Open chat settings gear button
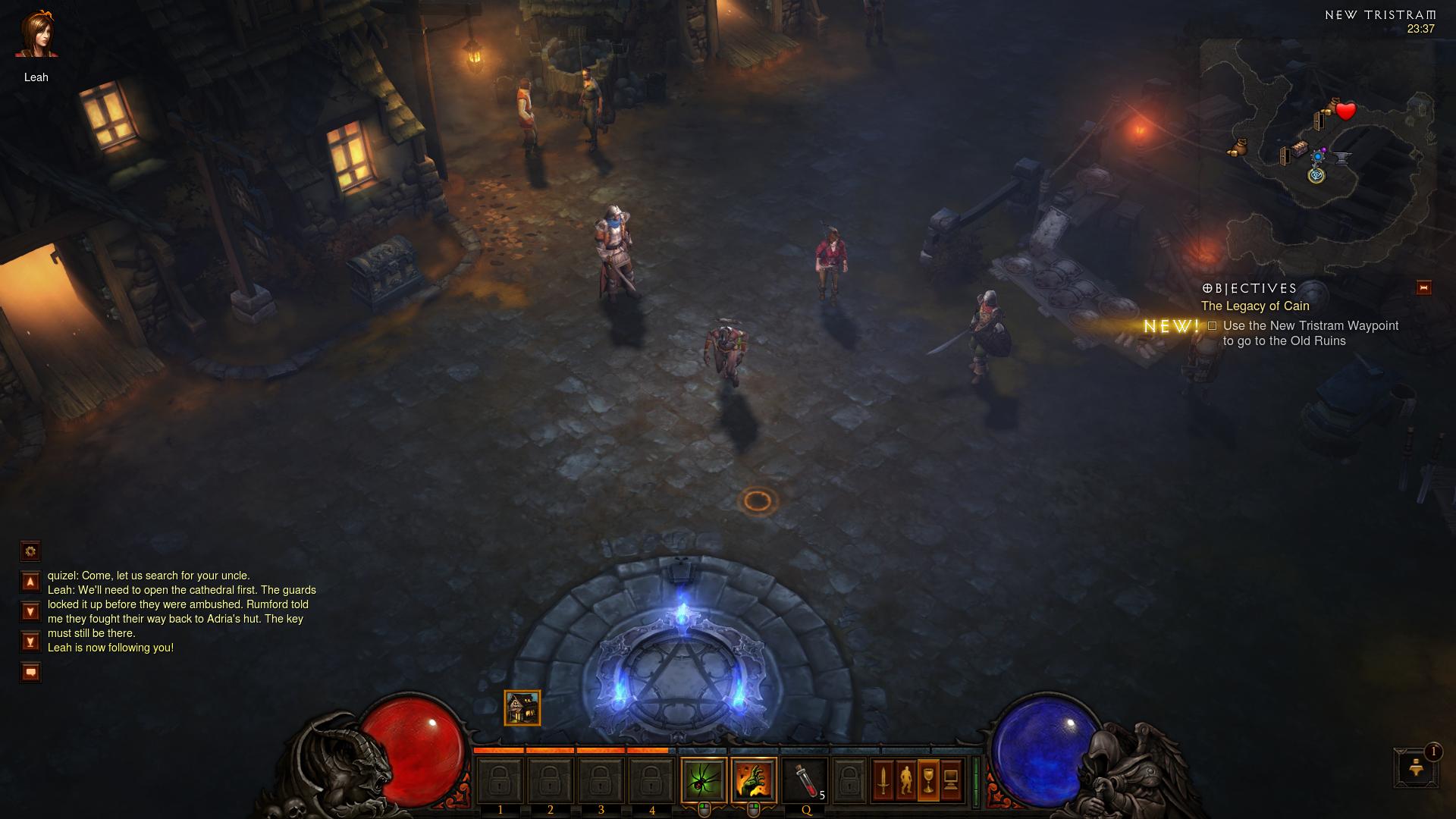Viewport: 1456px width, 819px height. (x=30, y=551)
